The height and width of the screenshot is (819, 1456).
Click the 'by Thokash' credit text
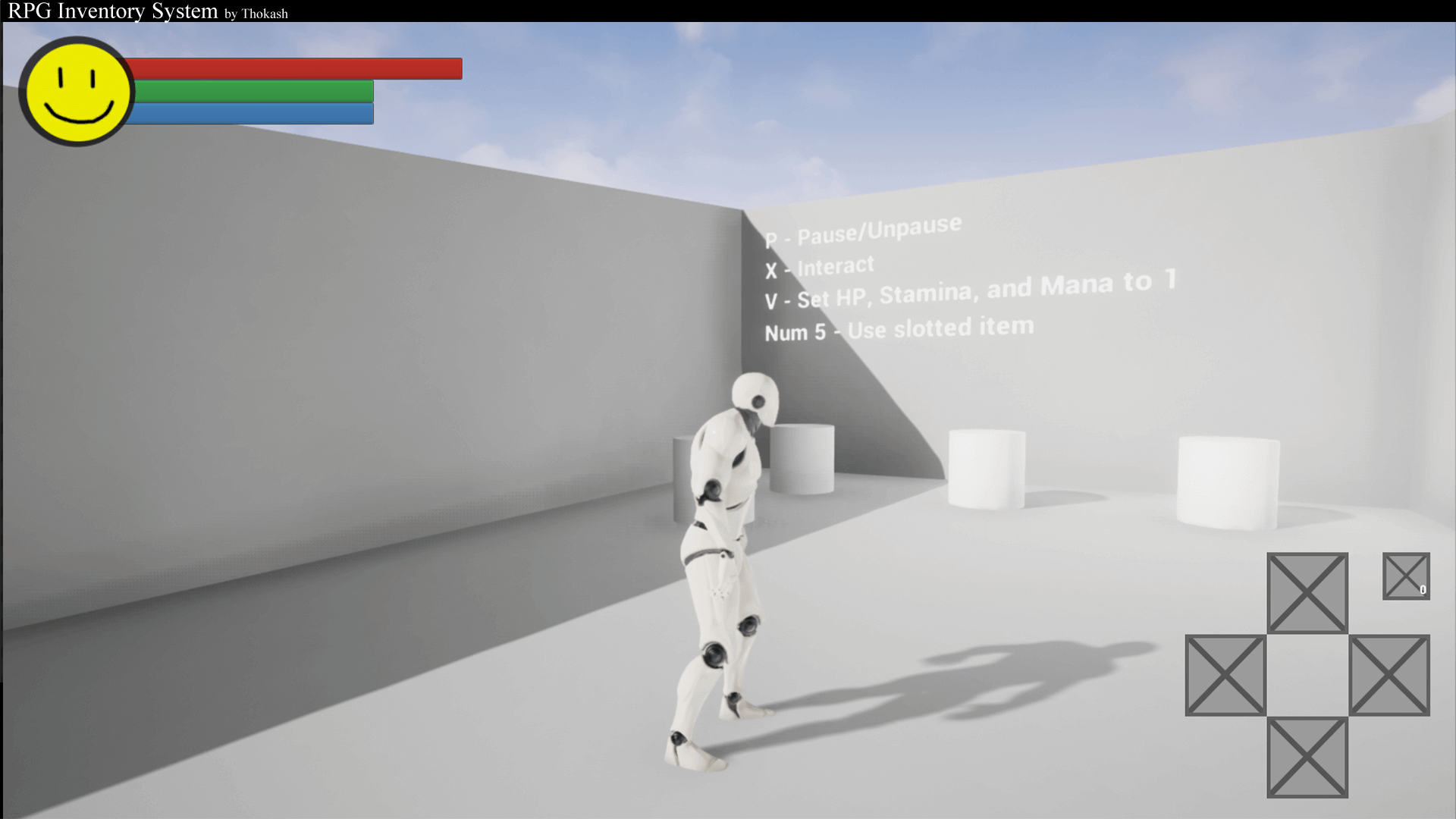point(256,14)
